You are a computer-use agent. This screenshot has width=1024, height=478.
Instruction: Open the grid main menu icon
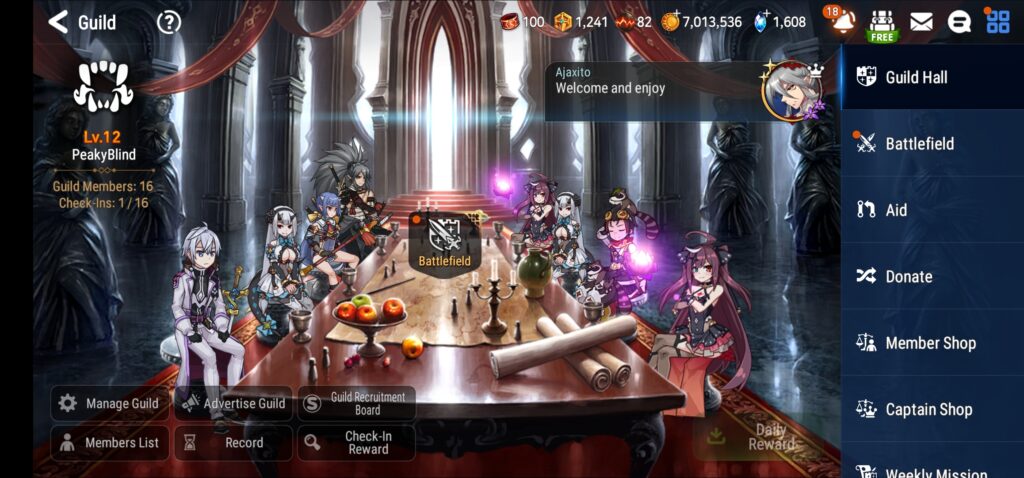pyautogui.click(x=998, y=21)
